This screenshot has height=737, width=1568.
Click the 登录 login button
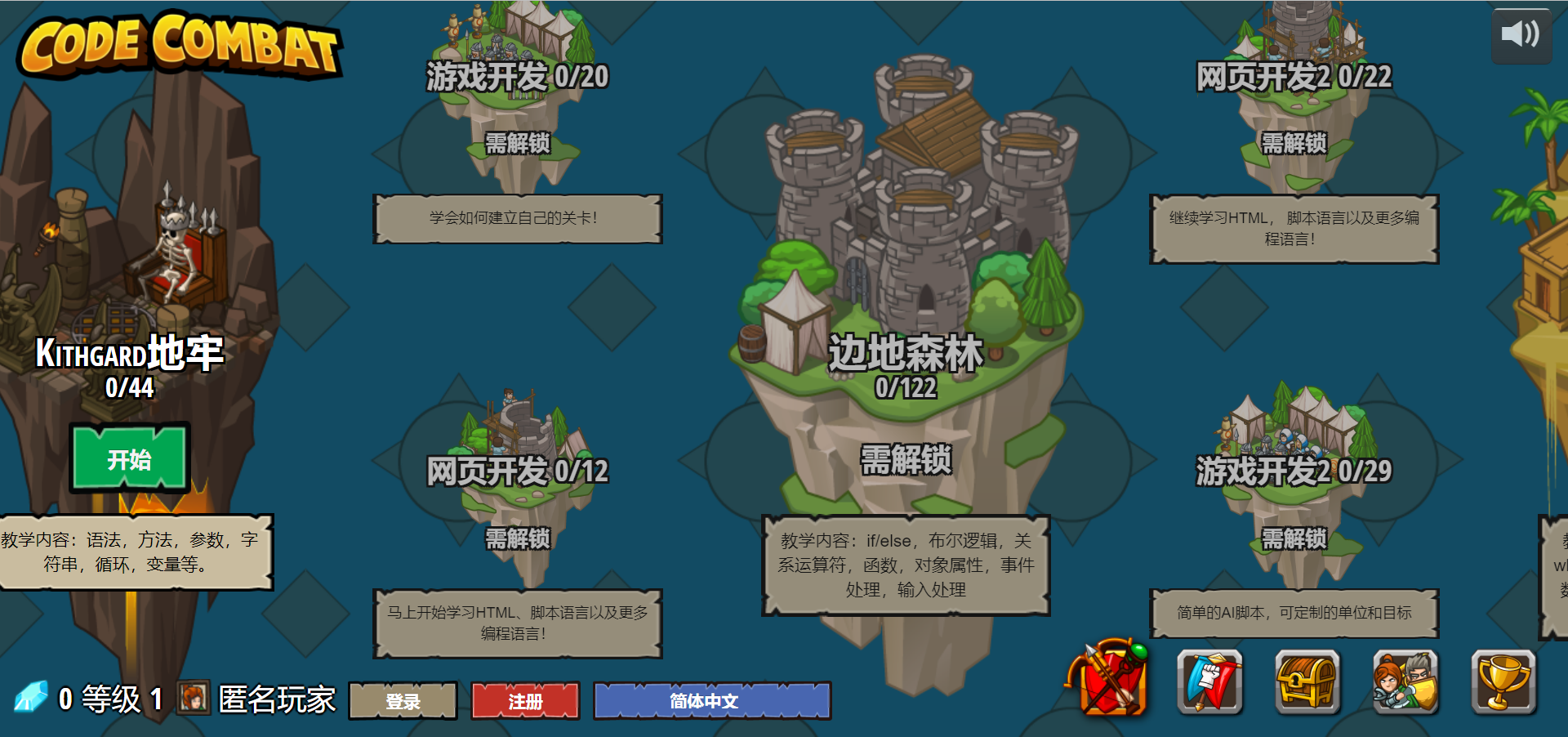[x=402, y=700]
